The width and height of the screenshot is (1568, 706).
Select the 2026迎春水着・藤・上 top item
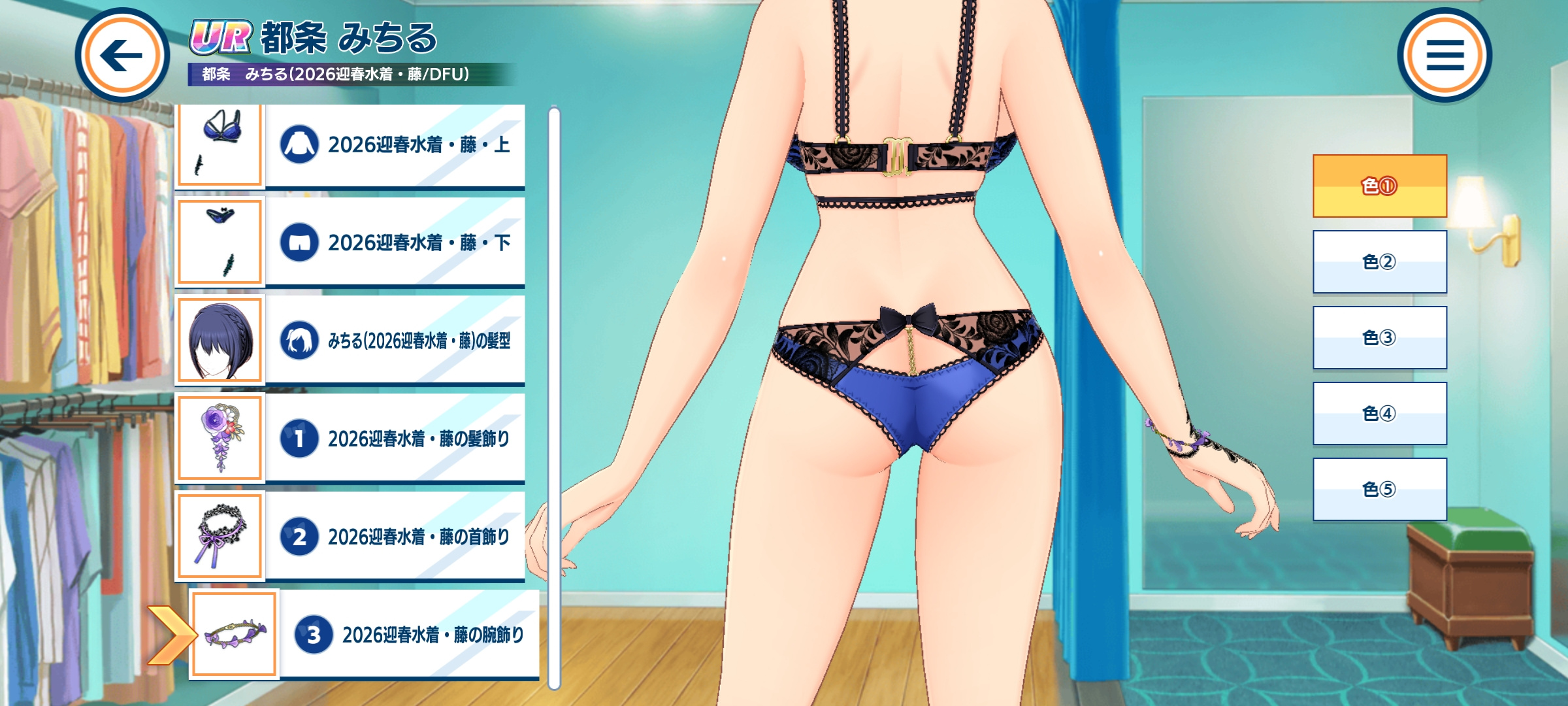395,145
